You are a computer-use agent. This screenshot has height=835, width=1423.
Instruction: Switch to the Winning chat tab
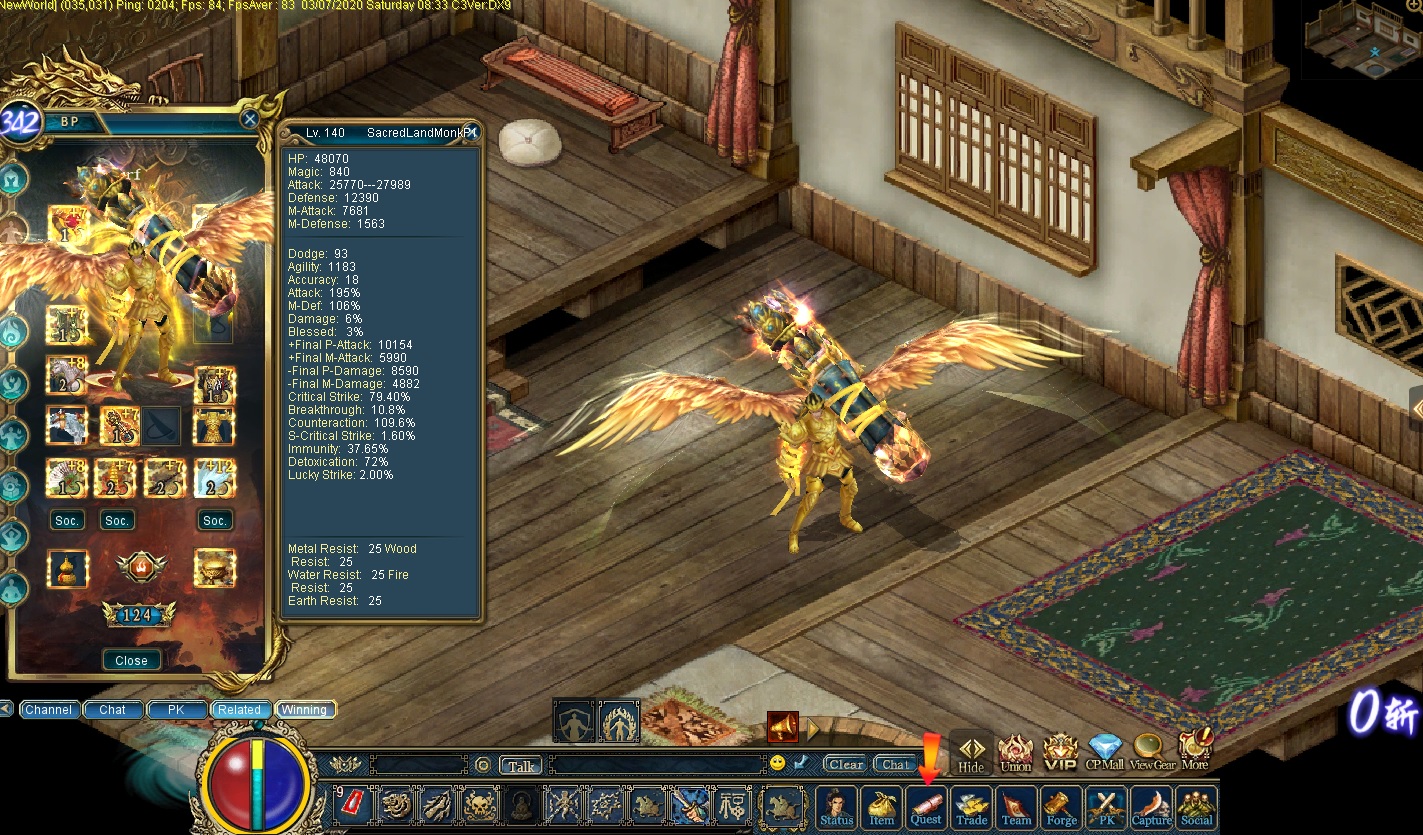pos(304,710)
